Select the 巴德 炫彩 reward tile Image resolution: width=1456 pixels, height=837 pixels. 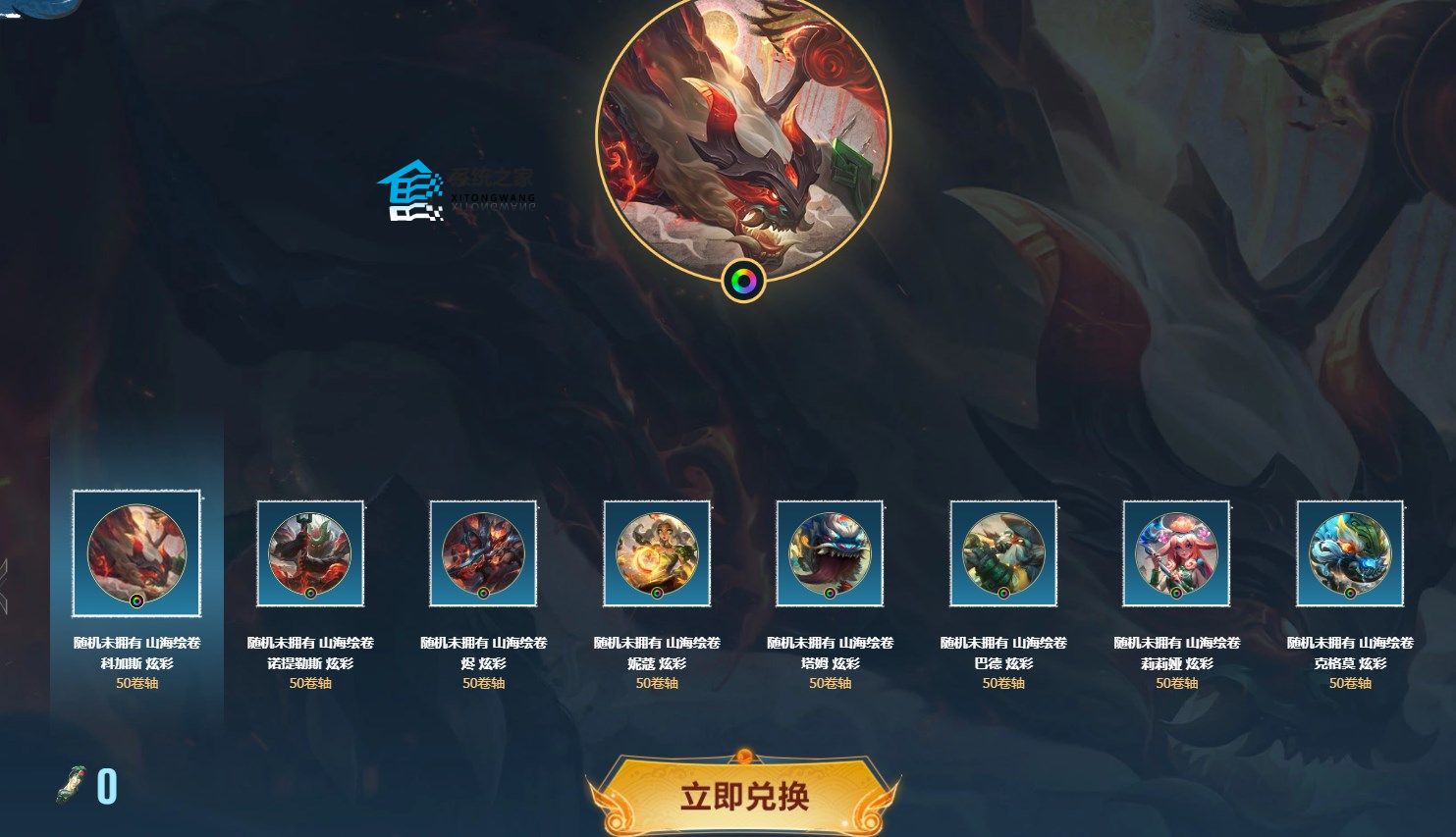[1003, 553]
